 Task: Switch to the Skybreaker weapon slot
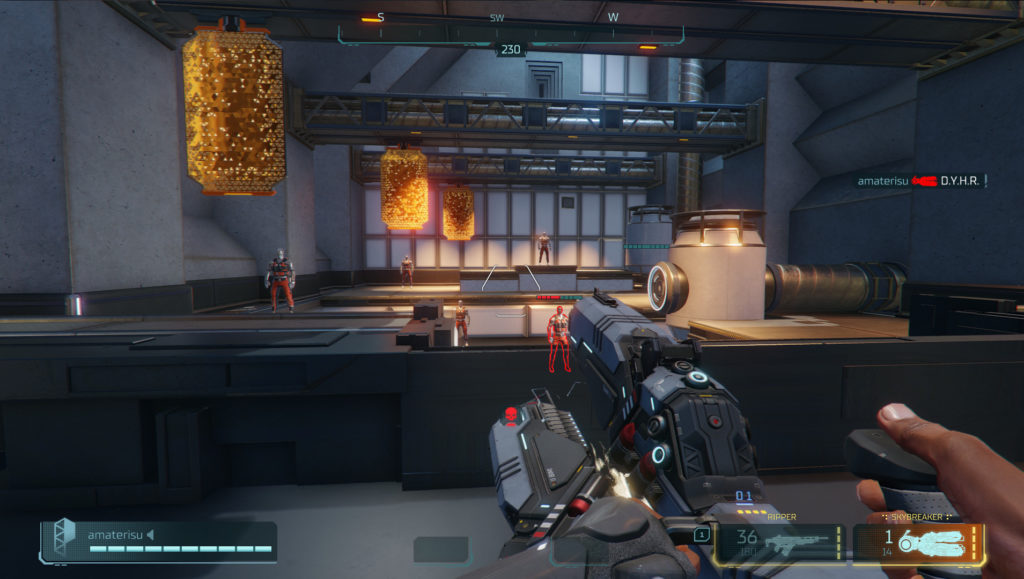tap(919, 543)
